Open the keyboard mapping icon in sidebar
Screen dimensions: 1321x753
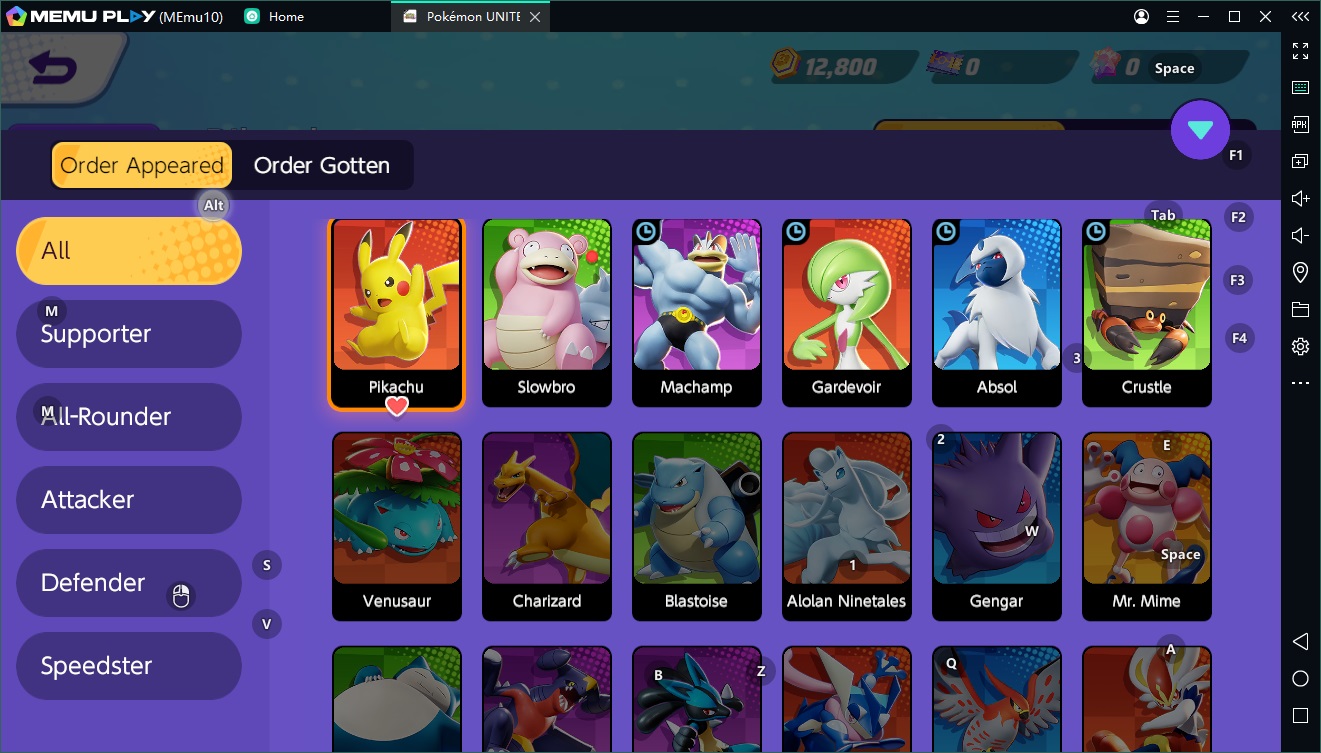tap(1300, 87)
